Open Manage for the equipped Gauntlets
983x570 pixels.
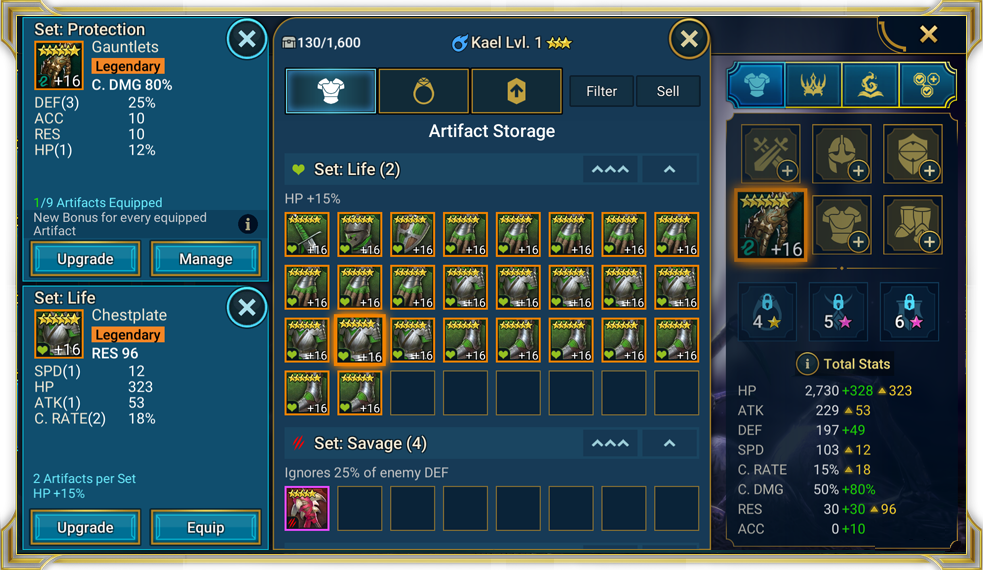tap(205, 259)
